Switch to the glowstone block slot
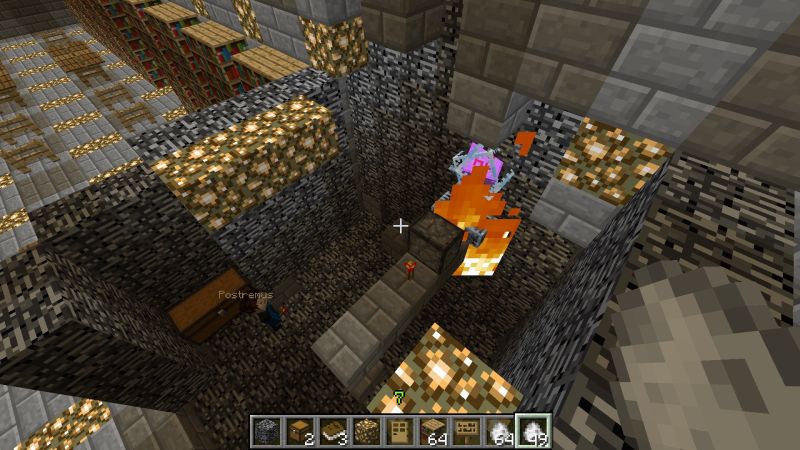This screenshot has width=800, height=450. tap(366, 430)
